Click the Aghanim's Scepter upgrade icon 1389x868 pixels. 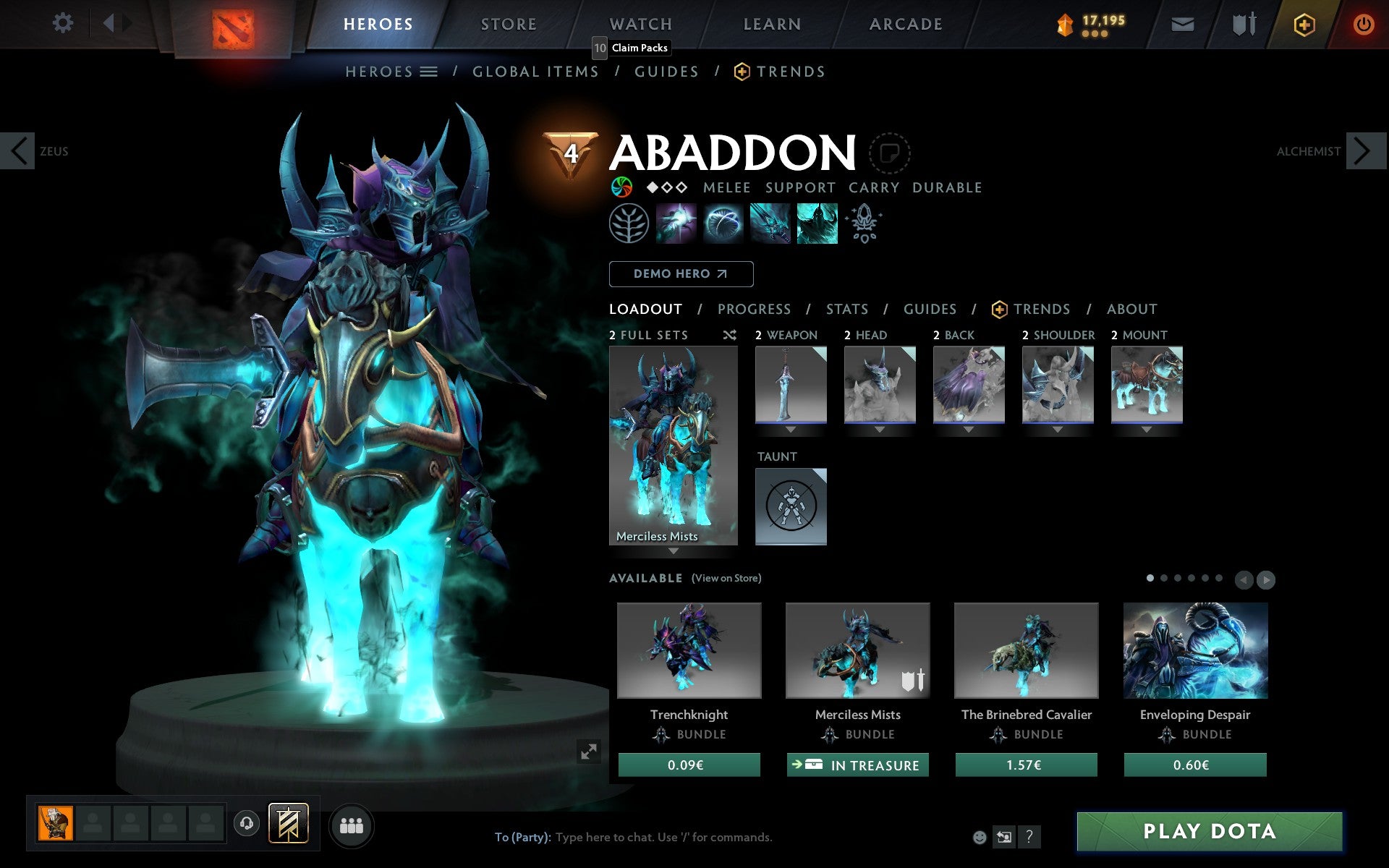click(865, 224)
